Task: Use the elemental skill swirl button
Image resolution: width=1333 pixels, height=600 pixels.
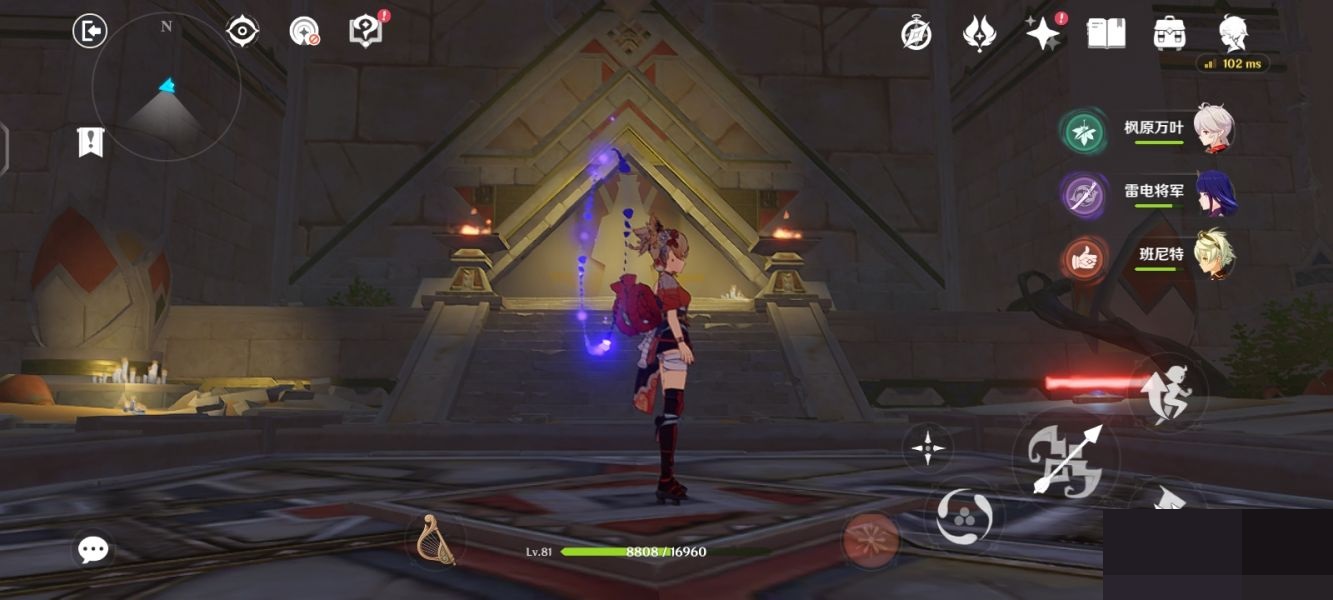Action: click(965, 517)
